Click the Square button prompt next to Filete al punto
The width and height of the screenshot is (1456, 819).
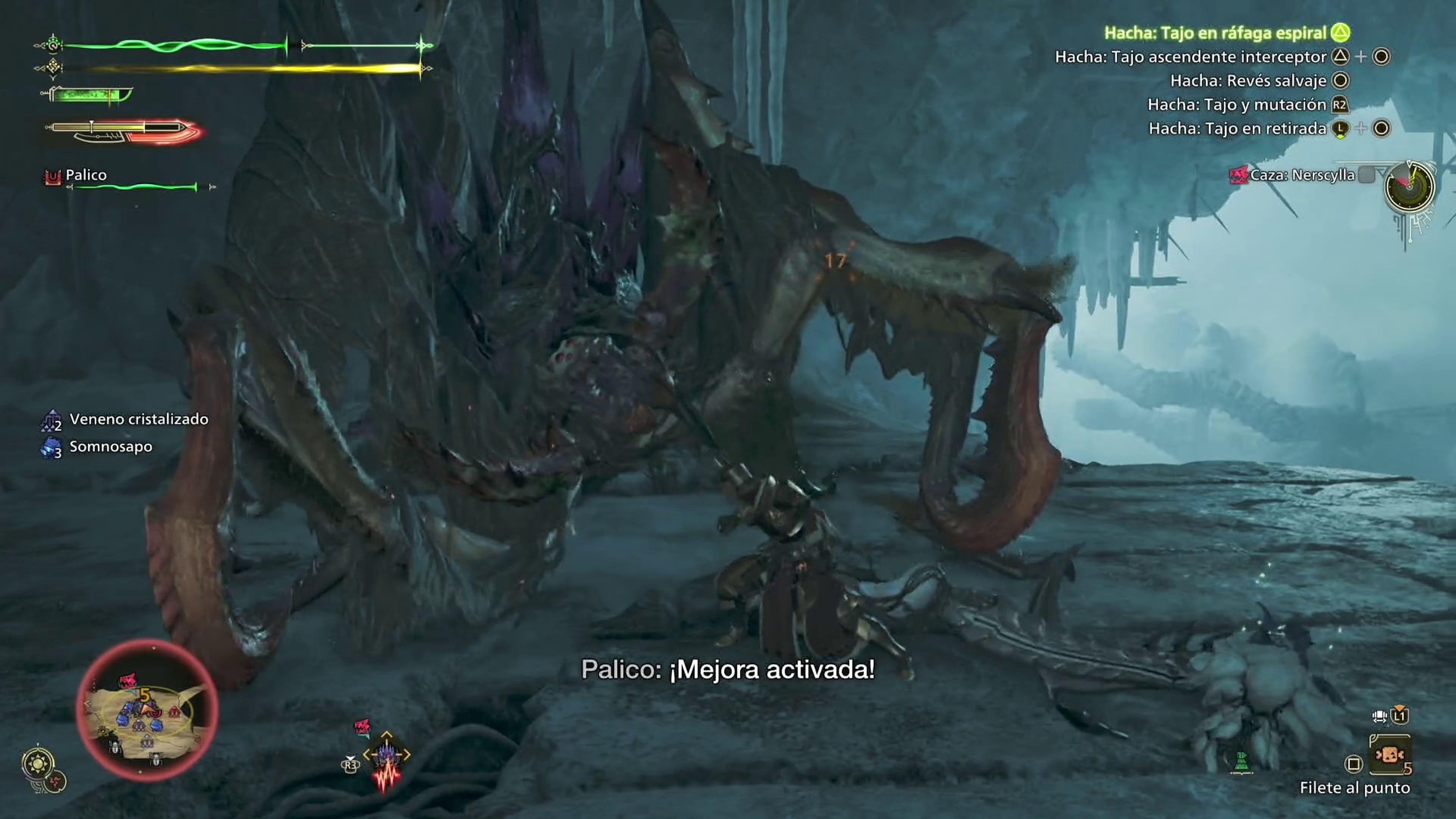1354,764
